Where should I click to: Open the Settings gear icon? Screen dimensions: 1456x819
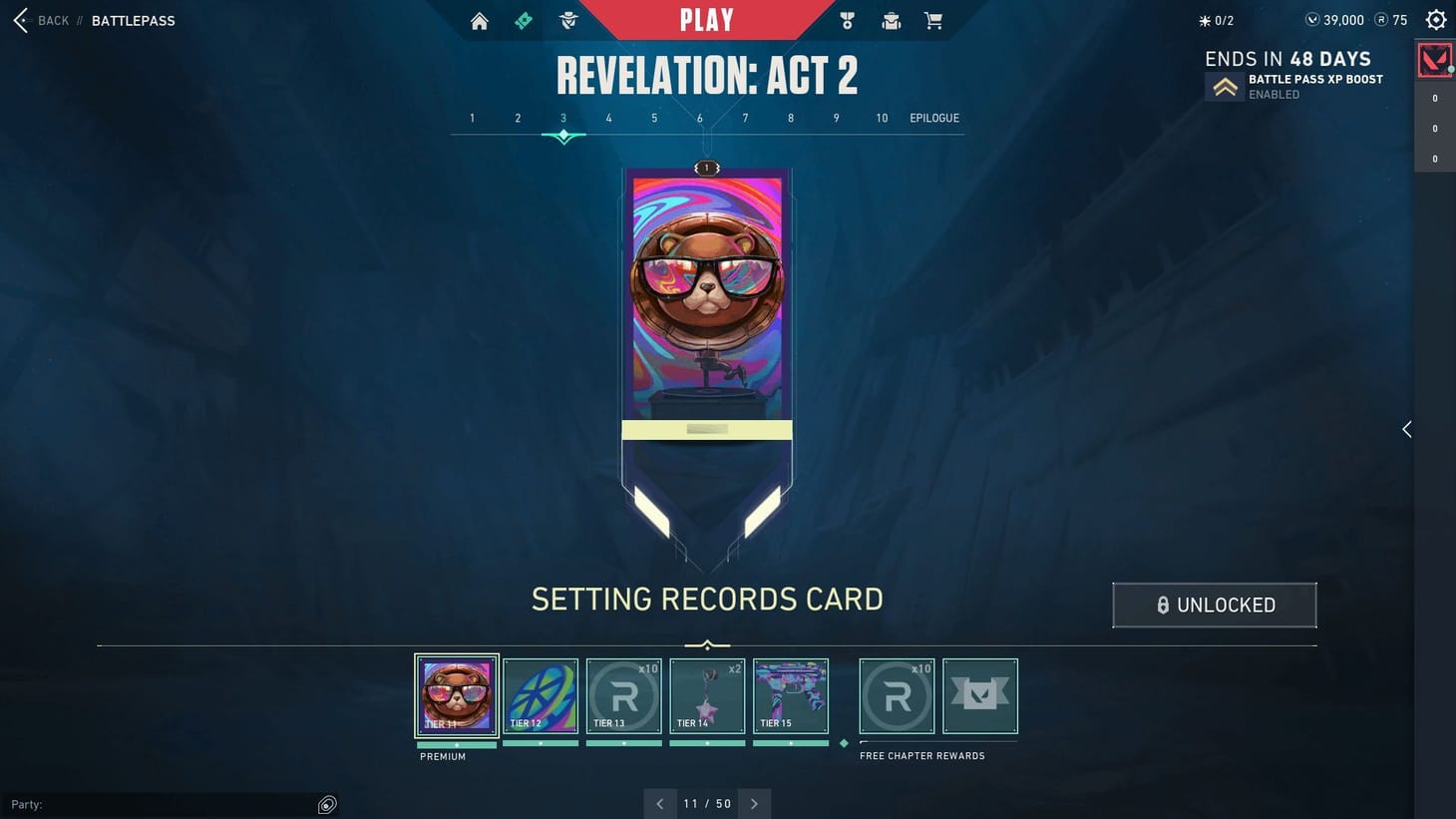tap(1435, 19)
